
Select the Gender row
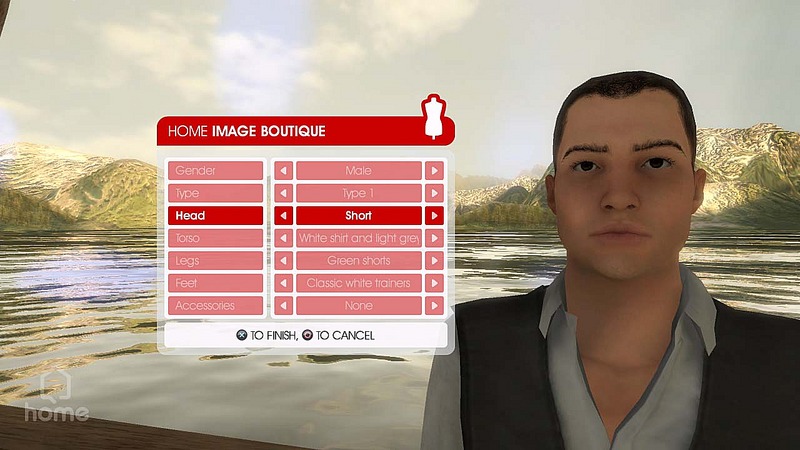[x=215, y=171]
